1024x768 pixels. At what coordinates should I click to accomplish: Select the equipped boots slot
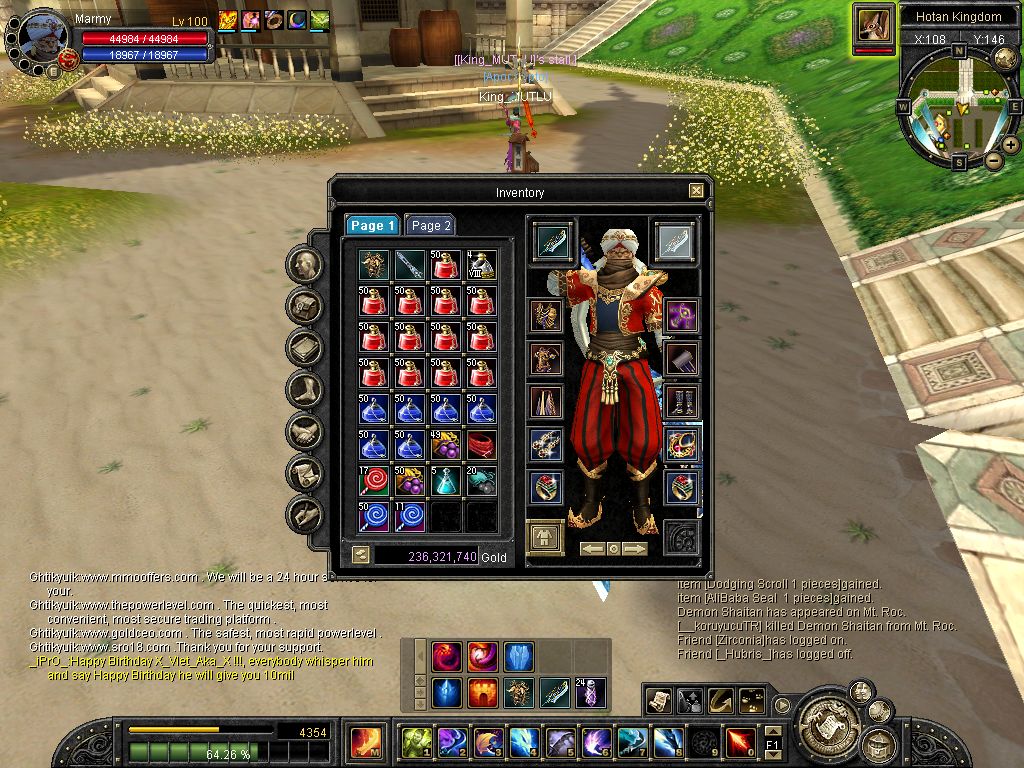682,403
